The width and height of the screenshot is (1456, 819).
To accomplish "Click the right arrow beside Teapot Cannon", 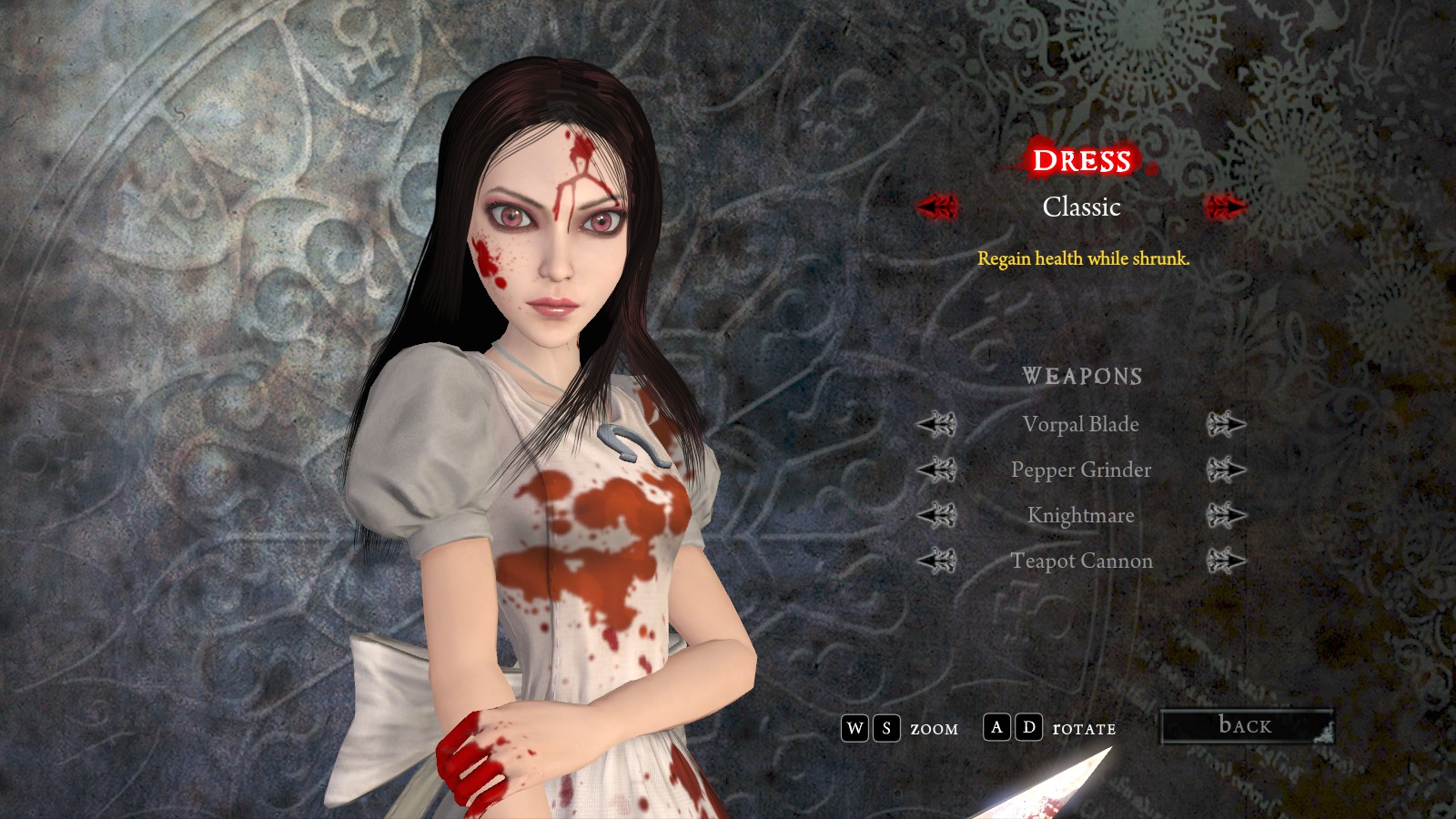I will tap(1226, 561).
